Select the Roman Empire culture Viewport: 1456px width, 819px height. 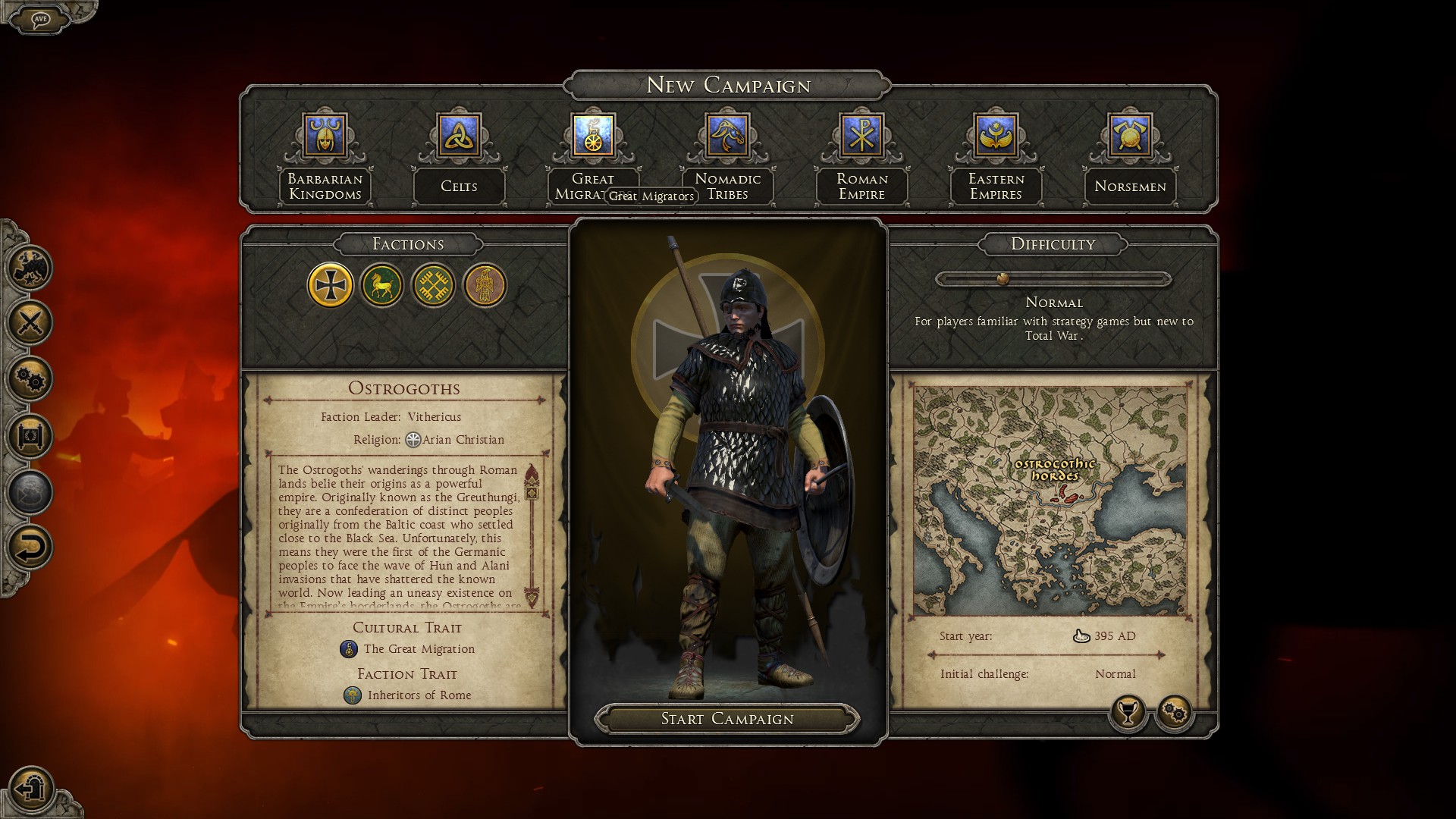pyautogui.click(x=861, y=136)
